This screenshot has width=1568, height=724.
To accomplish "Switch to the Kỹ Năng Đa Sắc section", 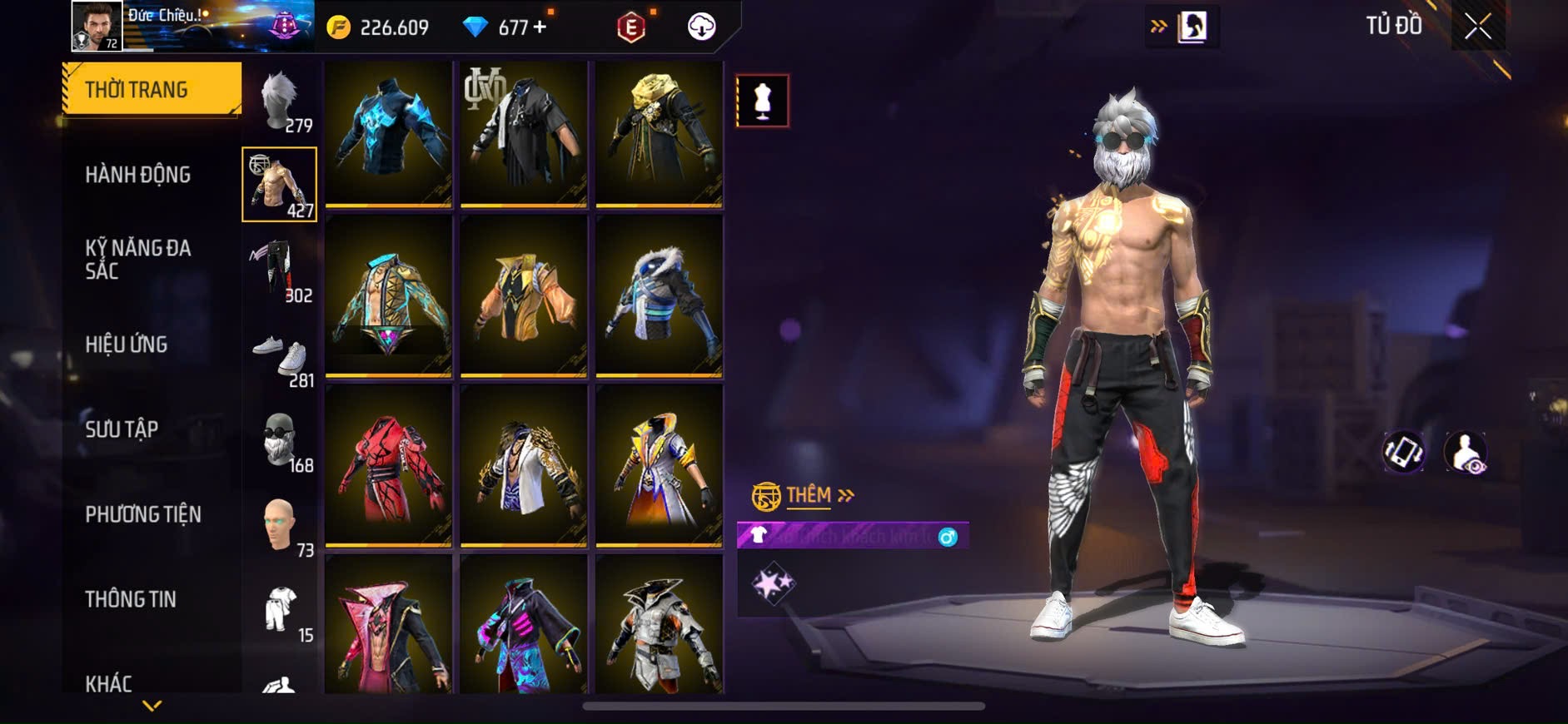I will [x=138, y=259].
